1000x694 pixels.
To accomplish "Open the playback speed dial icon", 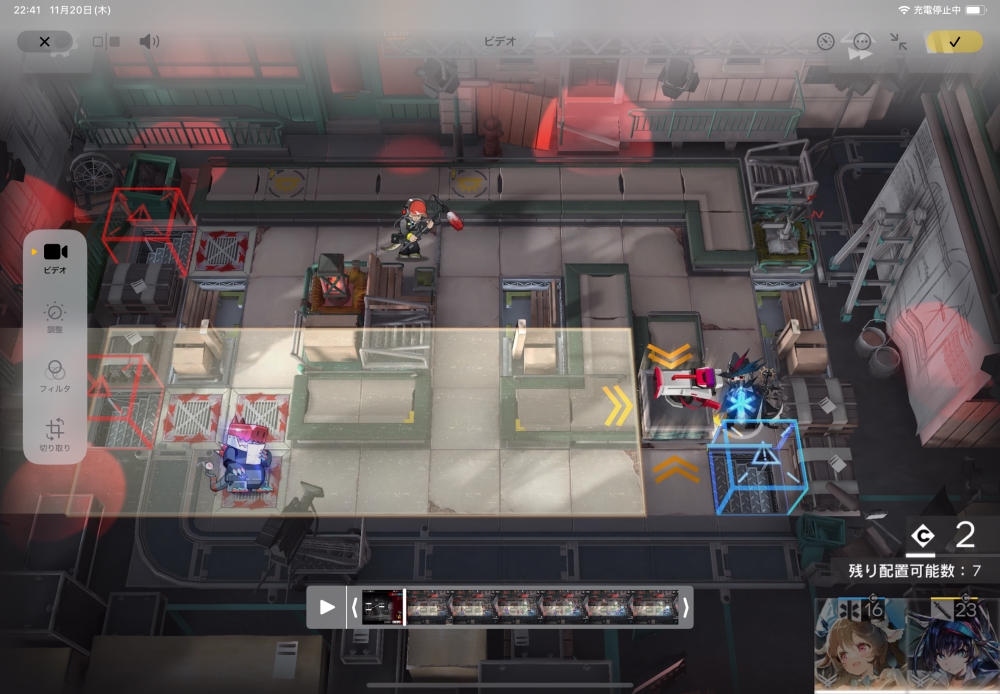I will (x=825, y=41).
